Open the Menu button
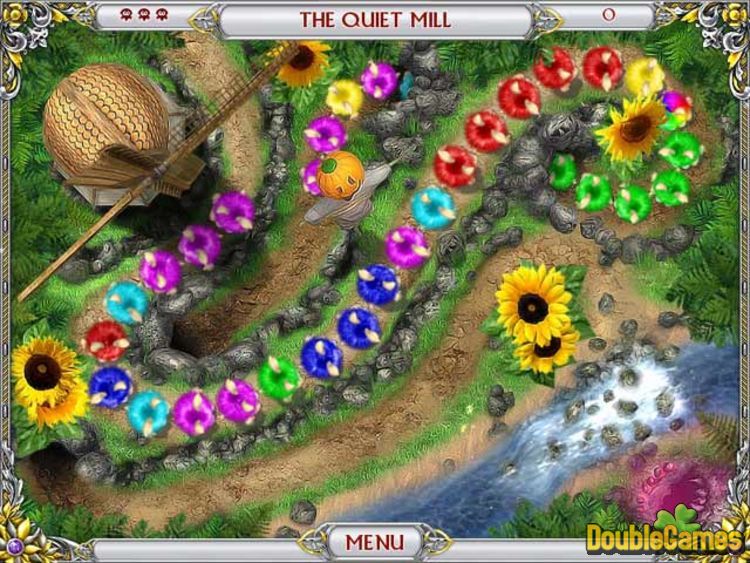Screen dimensions: 750x563 375,543
